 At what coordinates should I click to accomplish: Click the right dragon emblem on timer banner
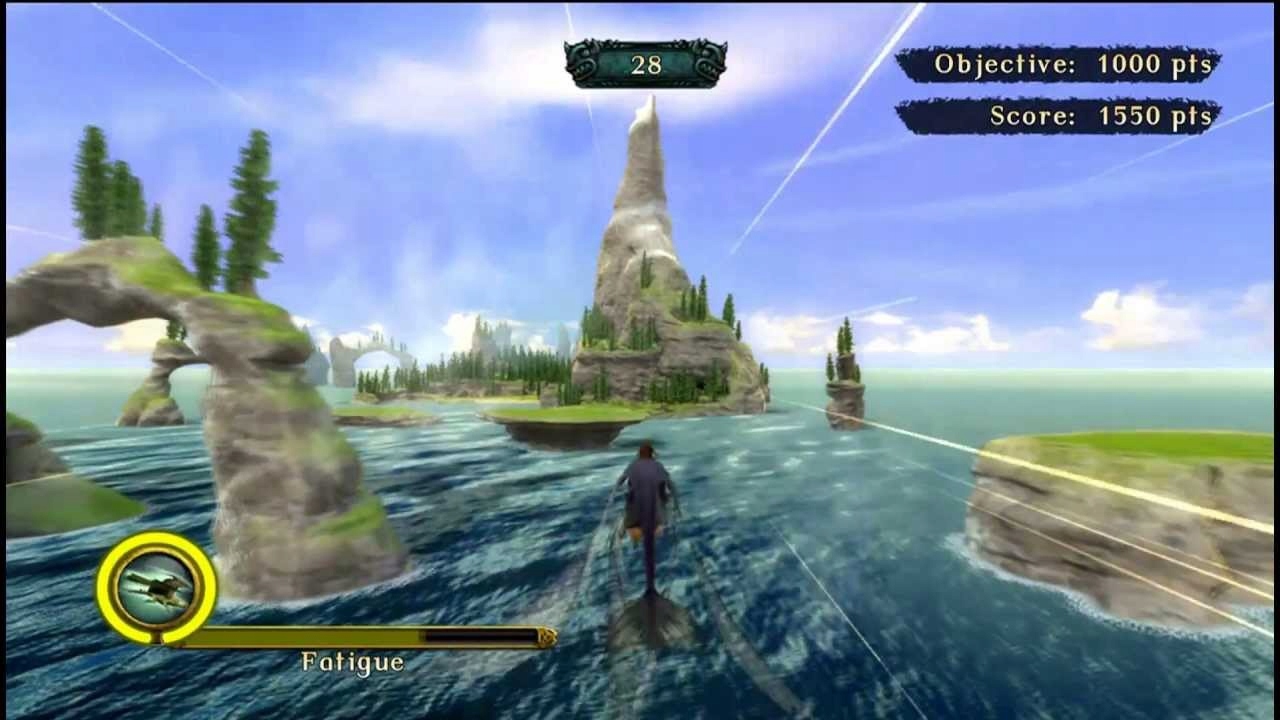tap(706, 60)
